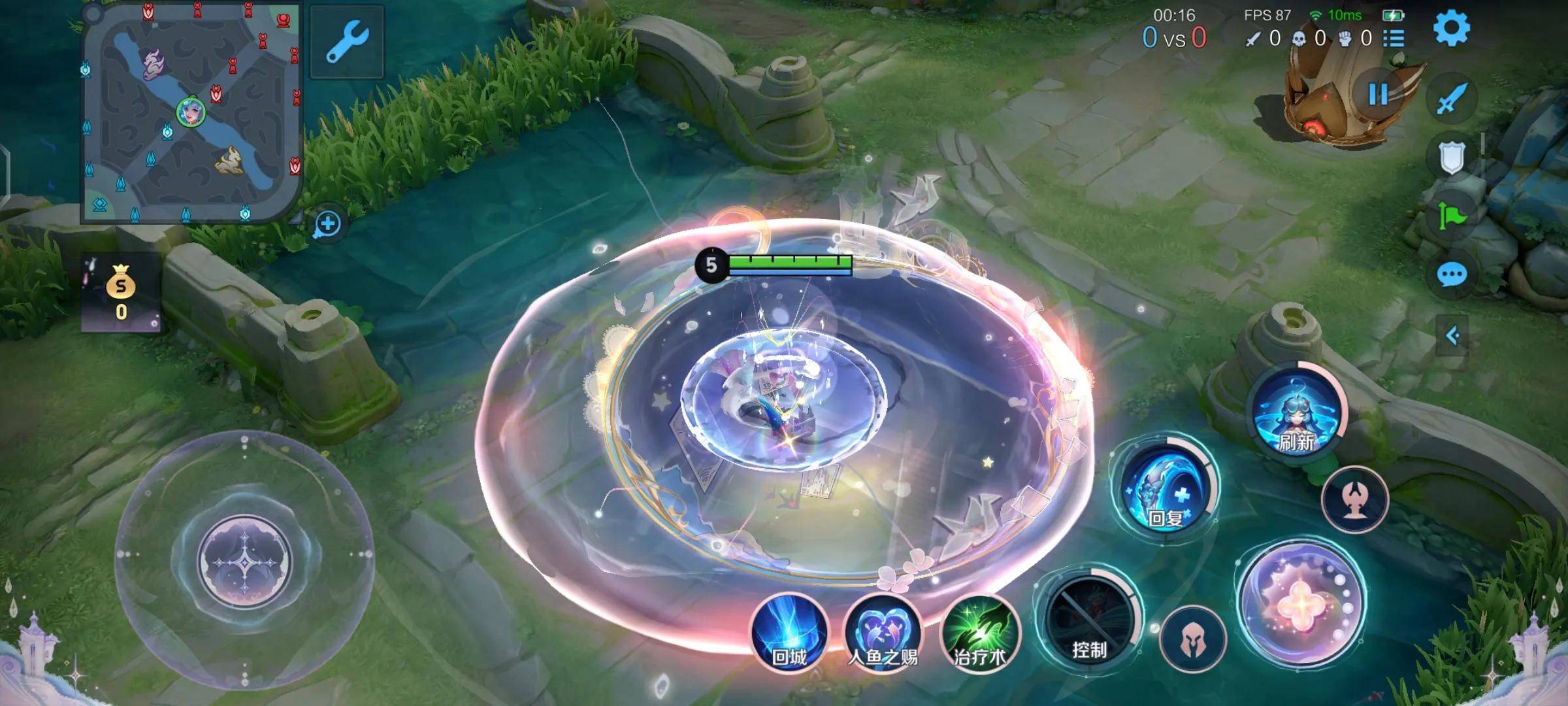Tap the magnifier plus icon below minimap
1568x706 pixels.
(327, 224)
